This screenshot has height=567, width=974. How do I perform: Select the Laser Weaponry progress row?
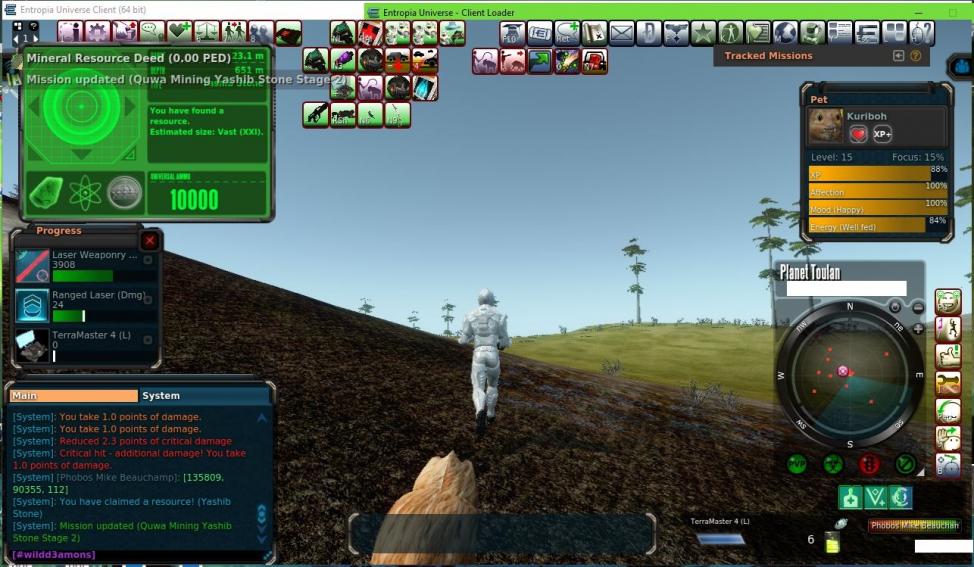87,265
